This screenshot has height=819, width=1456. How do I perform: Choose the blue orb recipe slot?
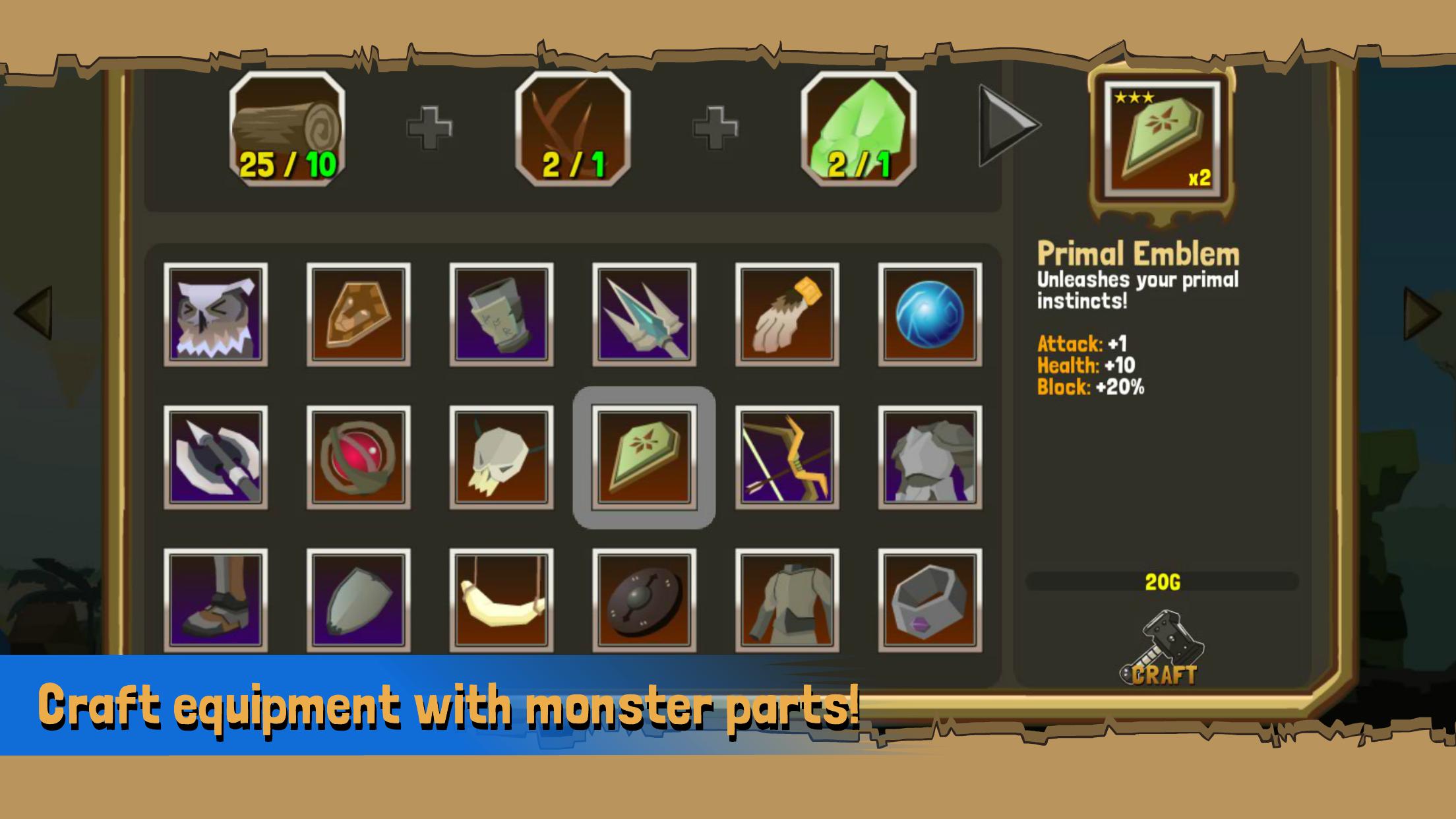[x=930, y=315]
